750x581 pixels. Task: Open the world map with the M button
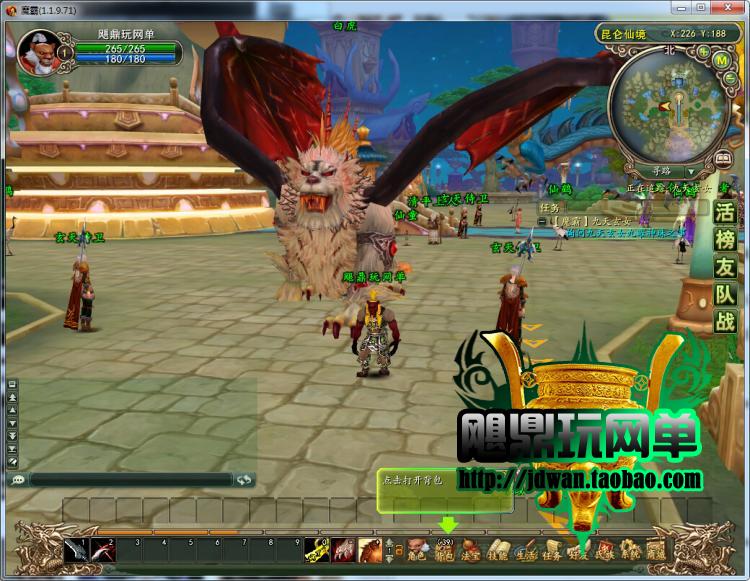click(721, 60)
